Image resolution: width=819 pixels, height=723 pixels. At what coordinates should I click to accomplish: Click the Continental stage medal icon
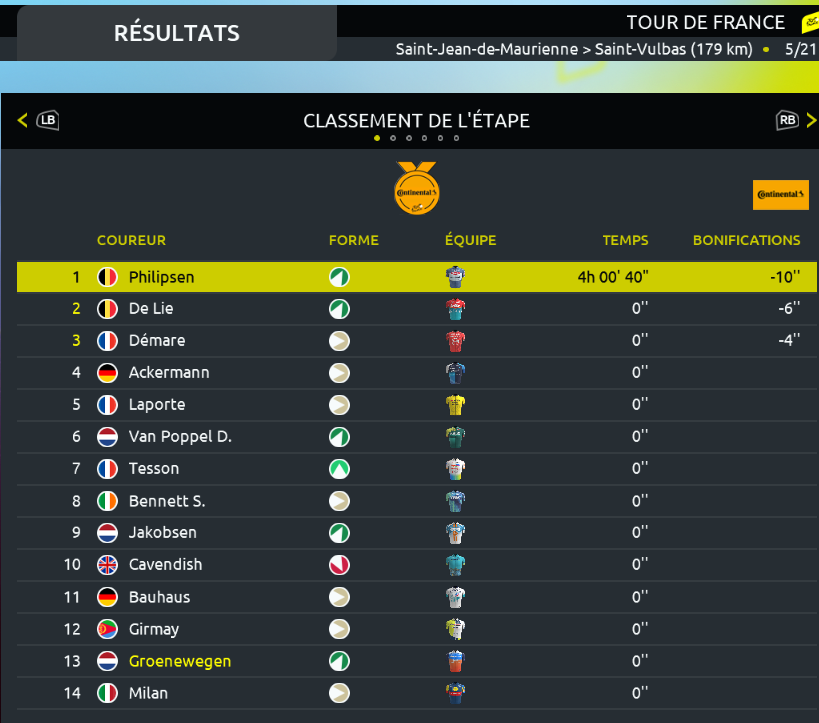(415, 187)
